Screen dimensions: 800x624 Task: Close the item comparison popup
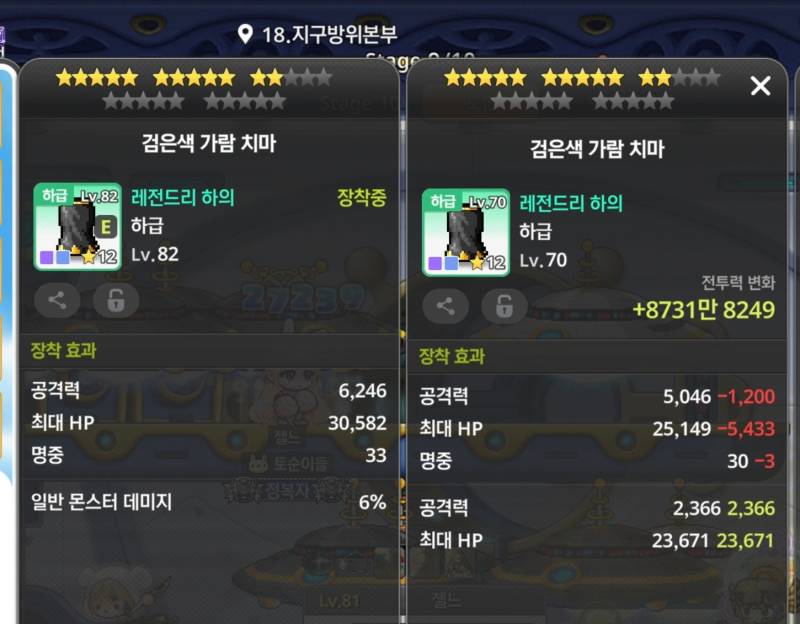[x=760, y=86]
